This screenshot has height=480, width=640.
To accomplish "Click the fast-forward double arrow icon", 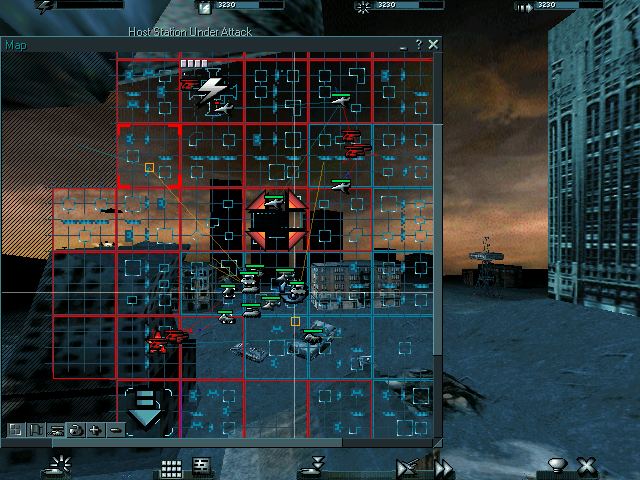I will point(443,467).
